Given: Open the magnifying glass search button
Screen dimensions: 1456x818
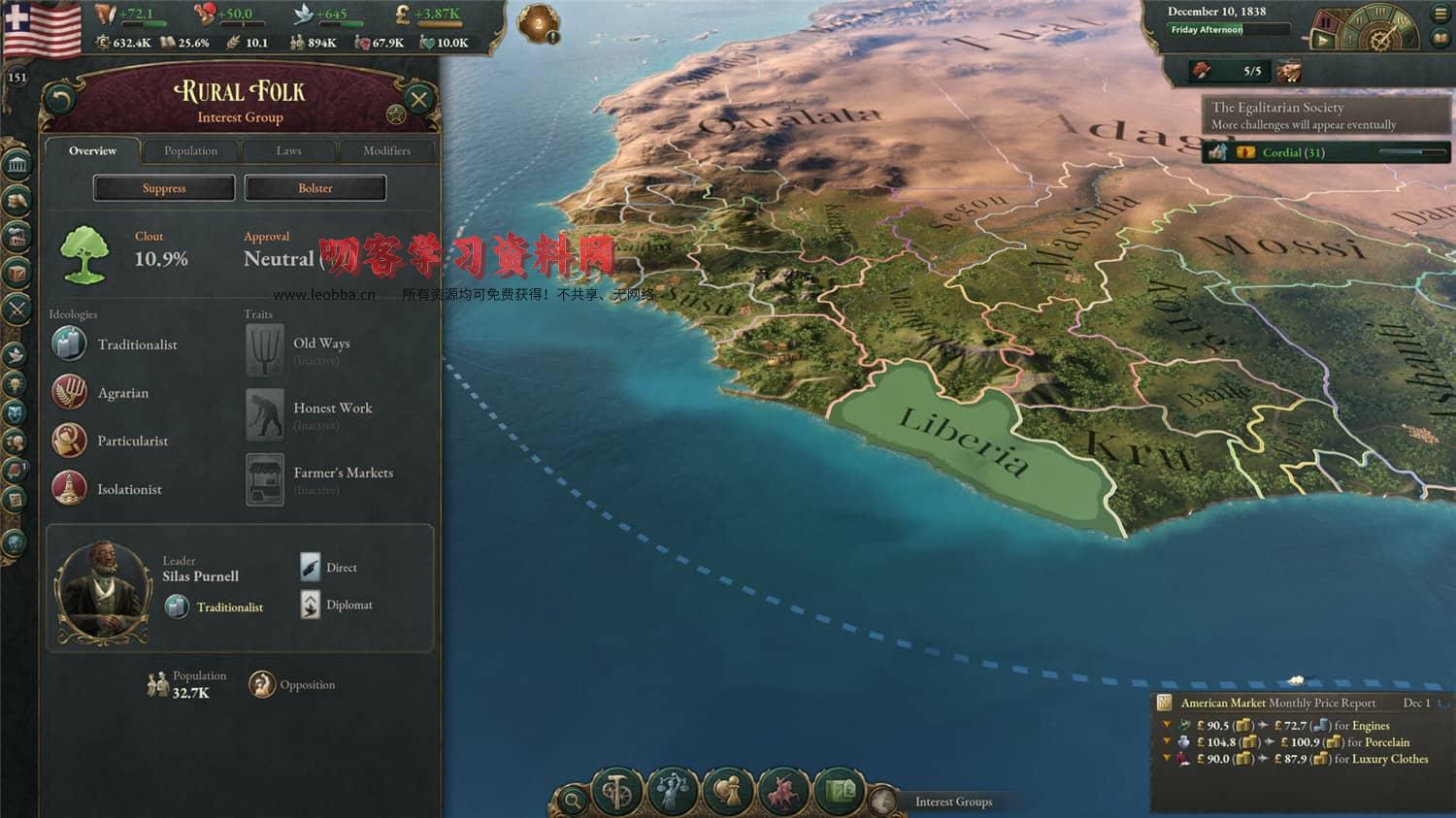Looking at the screenshot, I should coord(573,801).
